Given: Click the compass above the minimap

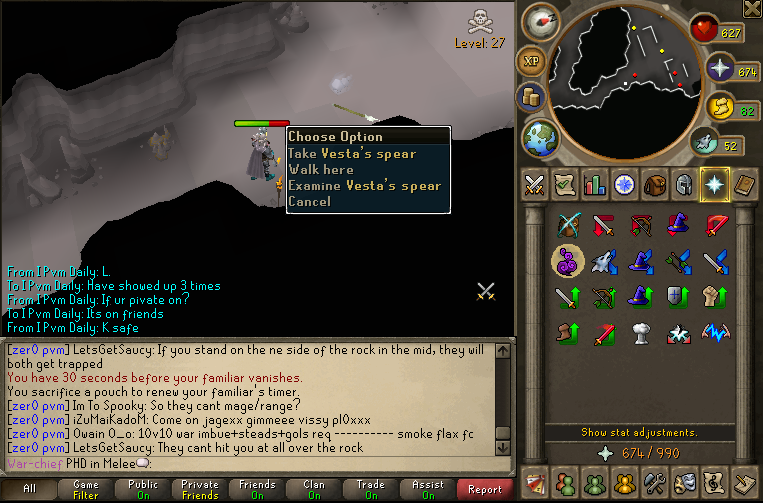Looking at the screenshot, I should click(x=544, y=22).
